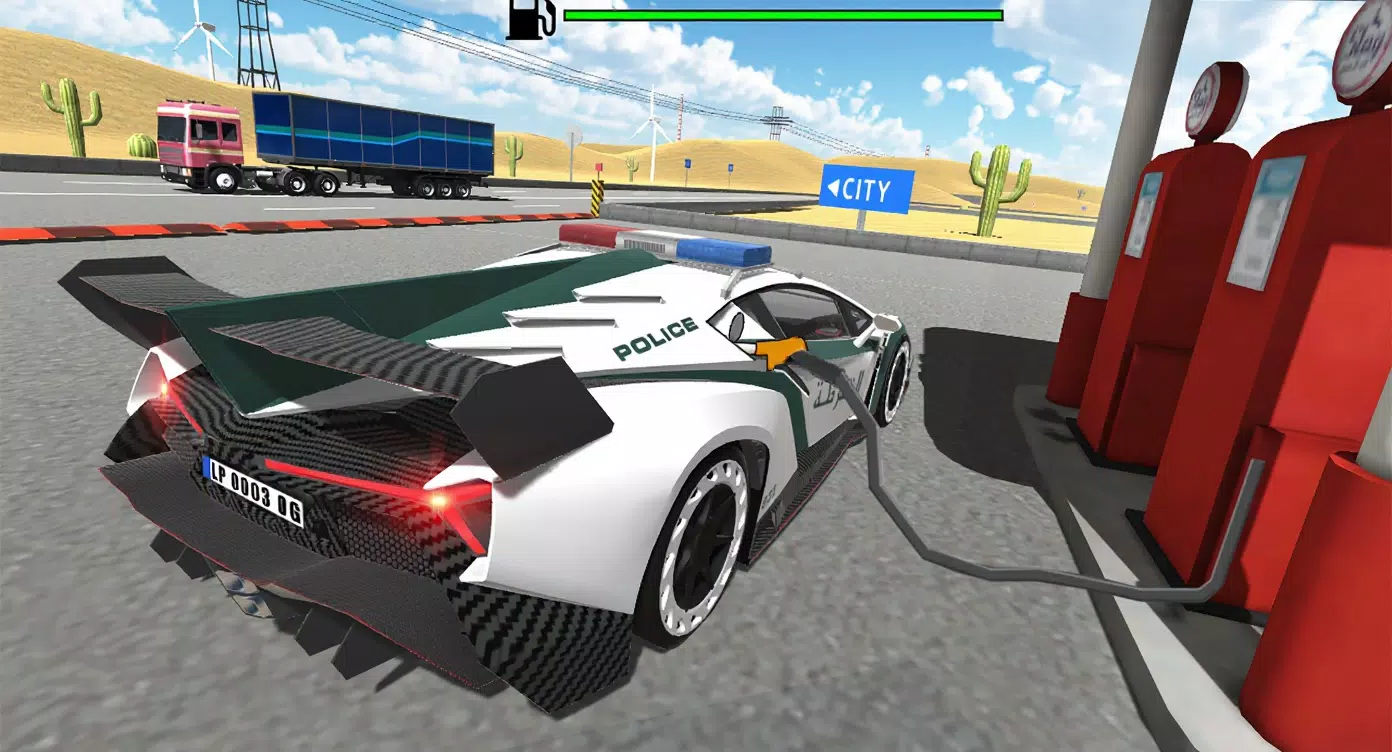This screenshot has width=1392, height=752.
Task: Expand the CITY sign label
Action: tap(870, 188)
